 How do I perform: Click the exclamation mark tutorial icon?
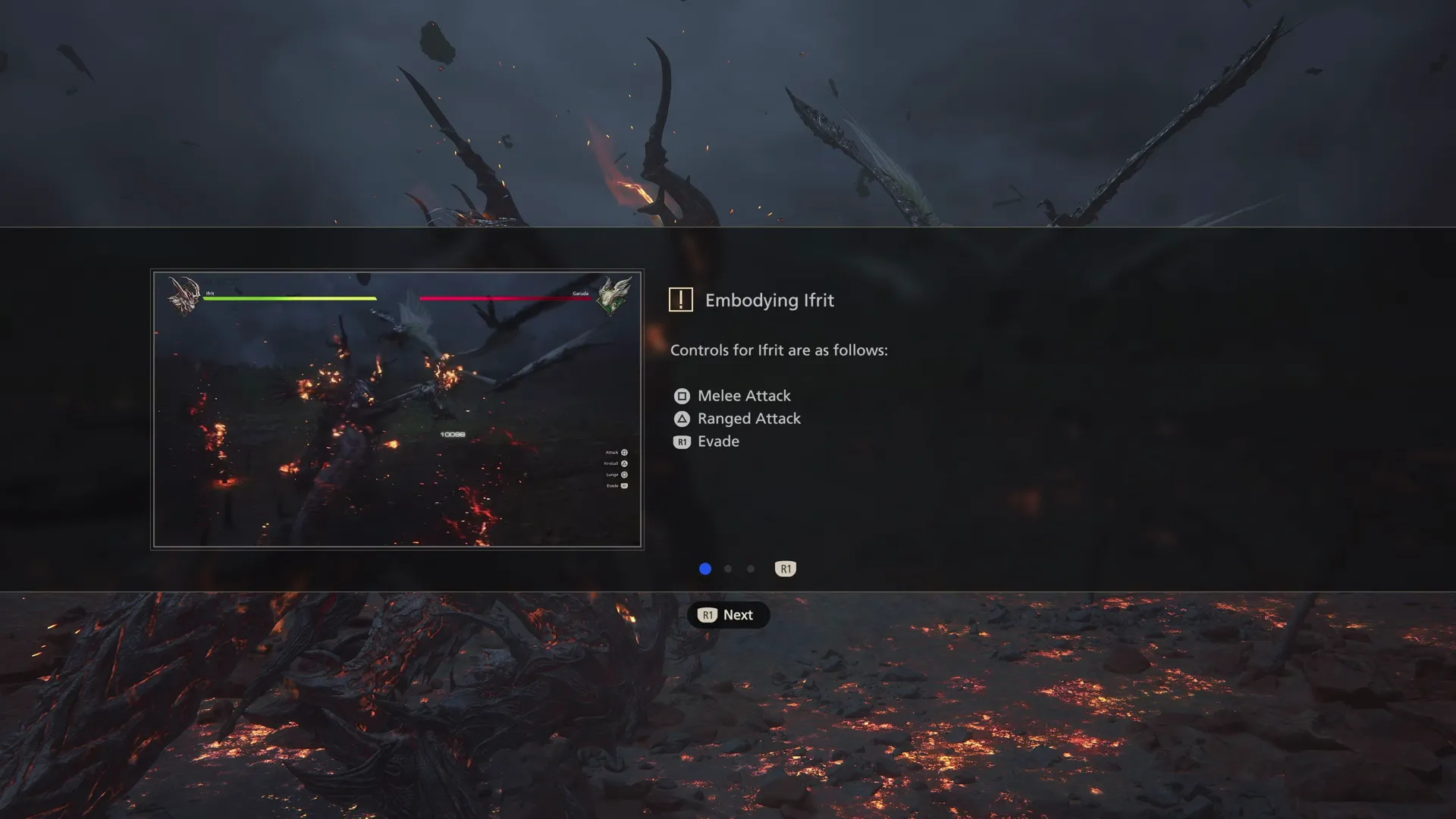681,300
